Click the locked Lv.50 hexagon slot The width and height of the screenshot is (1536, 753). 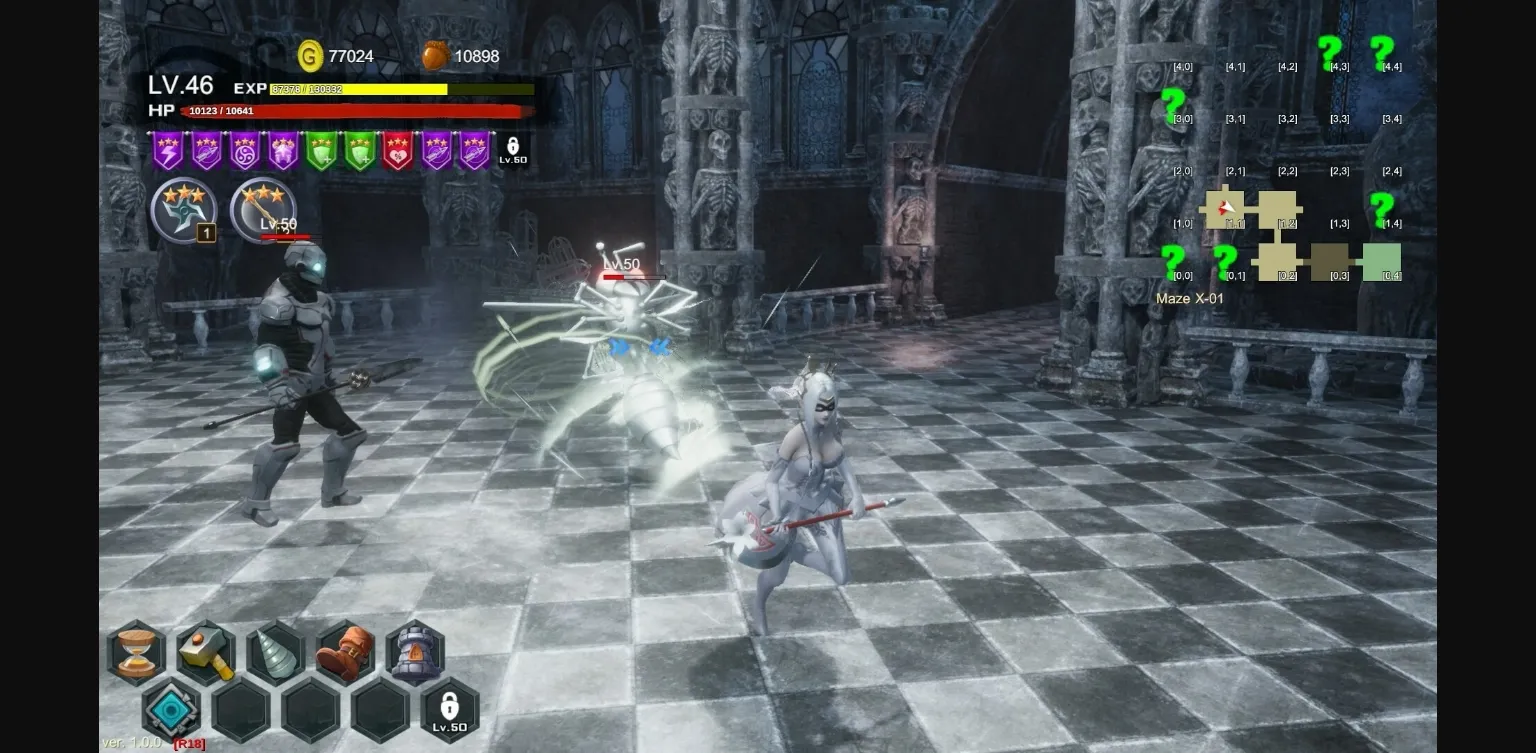[449, 710]
